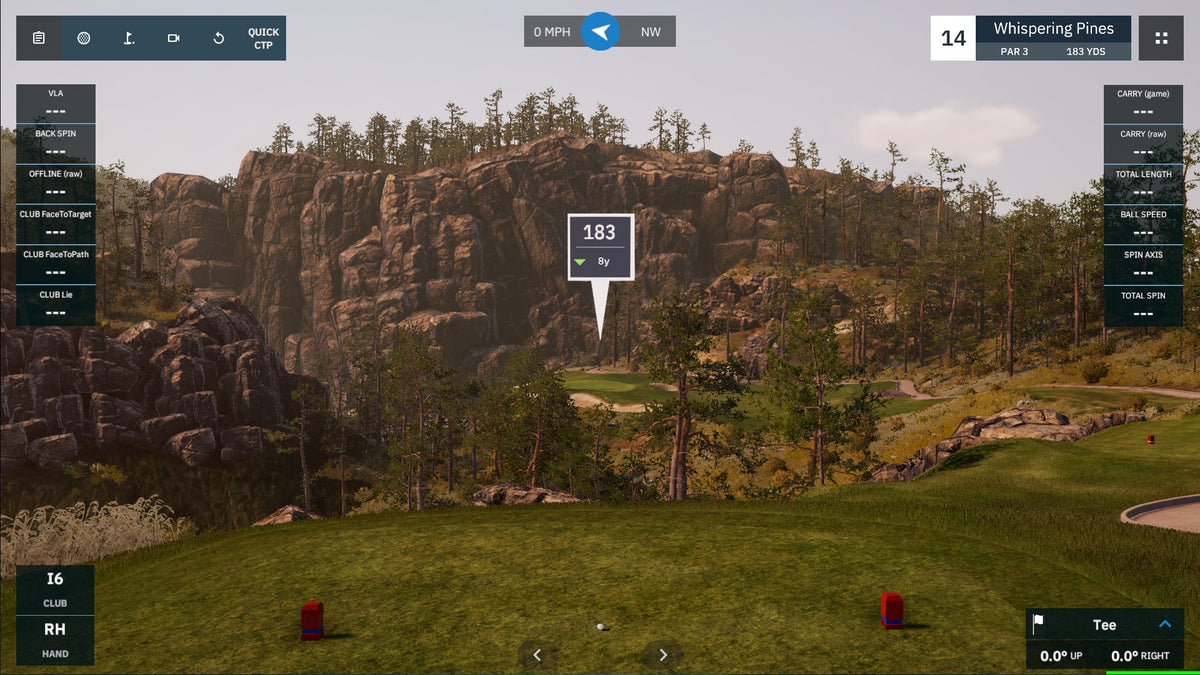Toggle the RH hand setting

(55, 640)
